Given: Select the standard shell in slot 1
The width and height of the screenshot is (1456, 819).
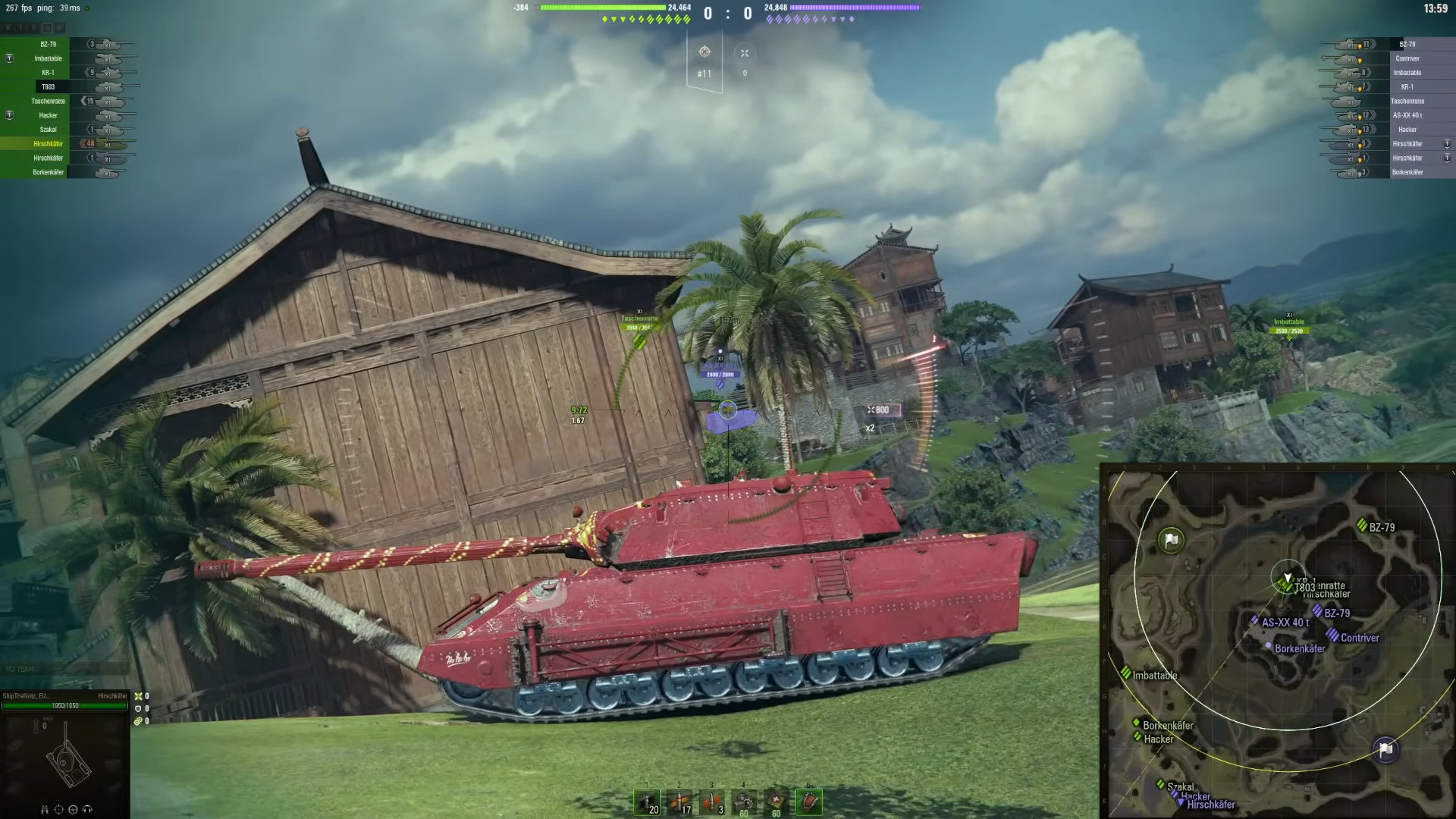Looking at the screenshot, I should tap(647, 801).
